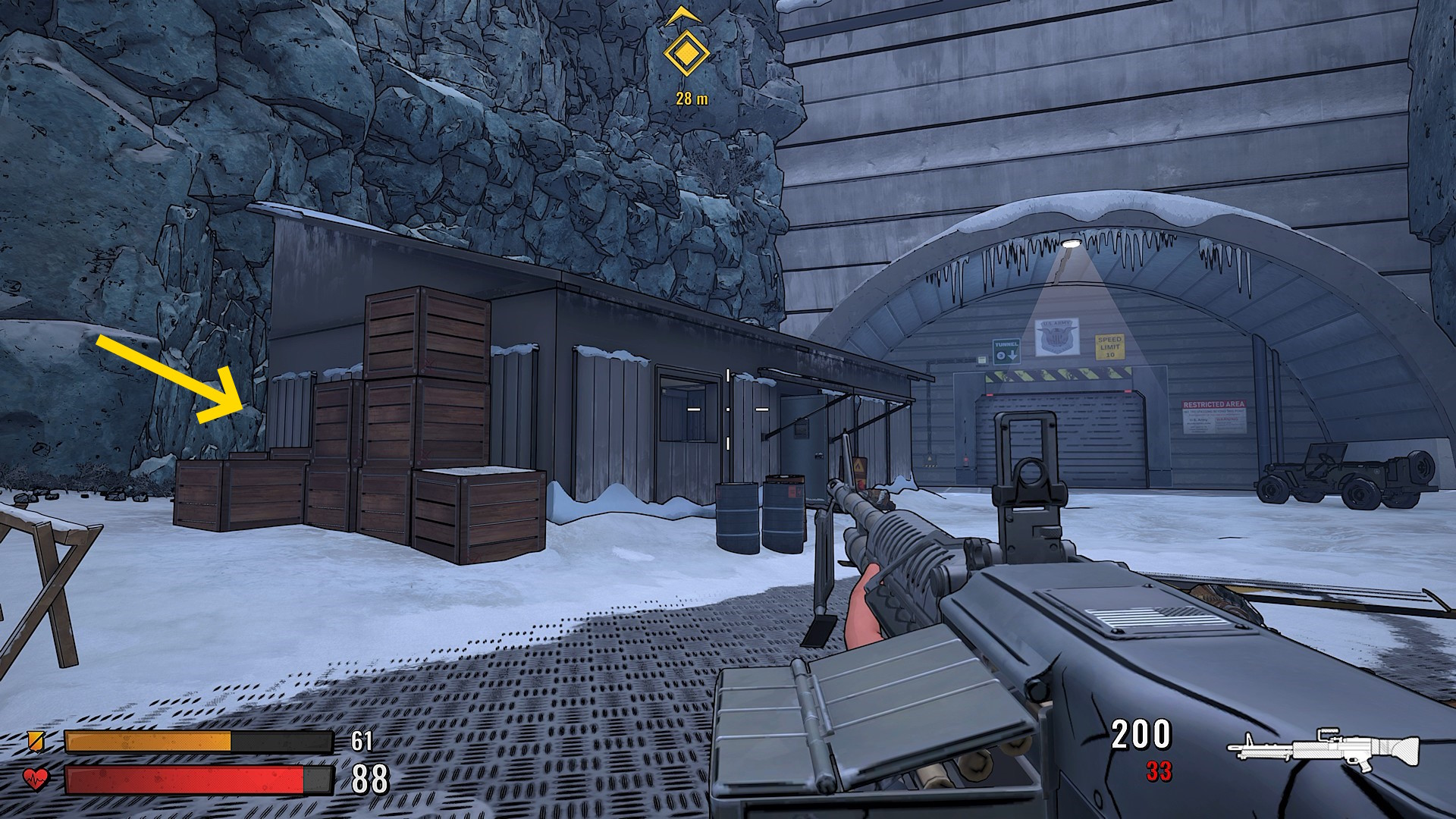Click the orange armor shield icon

click(x=35, y=740)
